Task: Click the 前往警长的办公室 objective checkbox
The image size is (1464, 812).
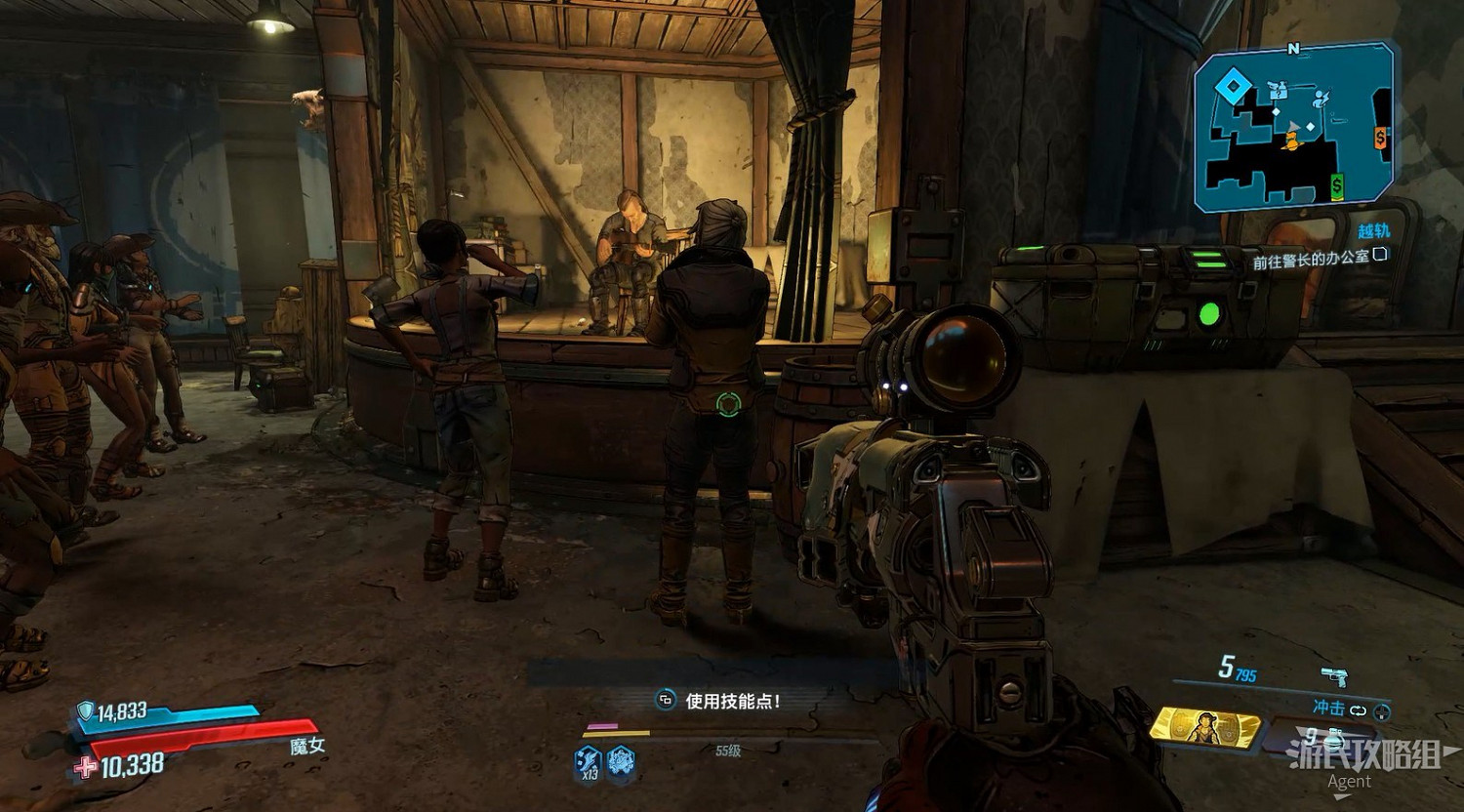Action: (x=1379, y=256)
